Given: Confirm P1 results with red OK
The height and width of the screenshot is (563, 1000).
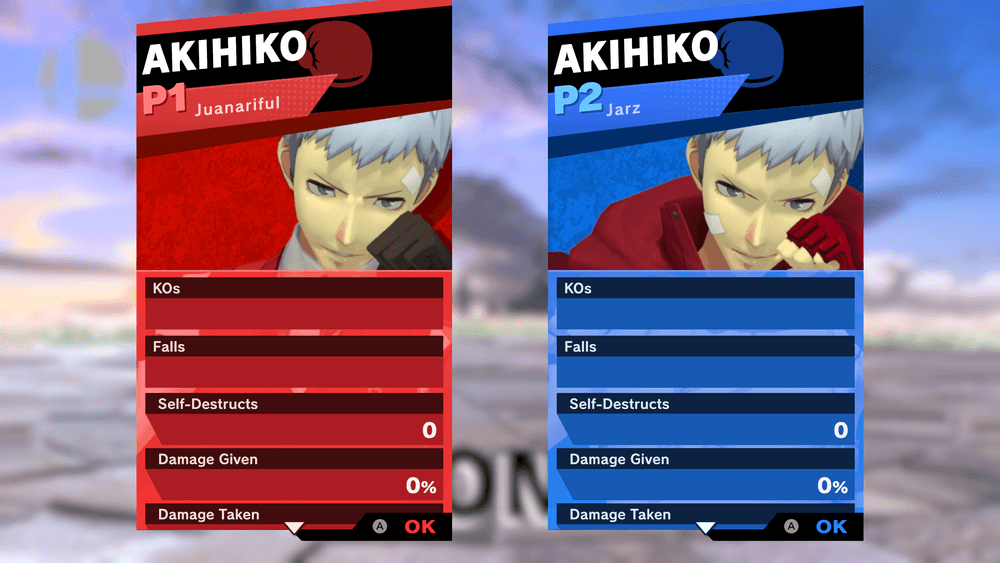Looking at the screenshot, I should pyautogui.click(x=420, y=526).
